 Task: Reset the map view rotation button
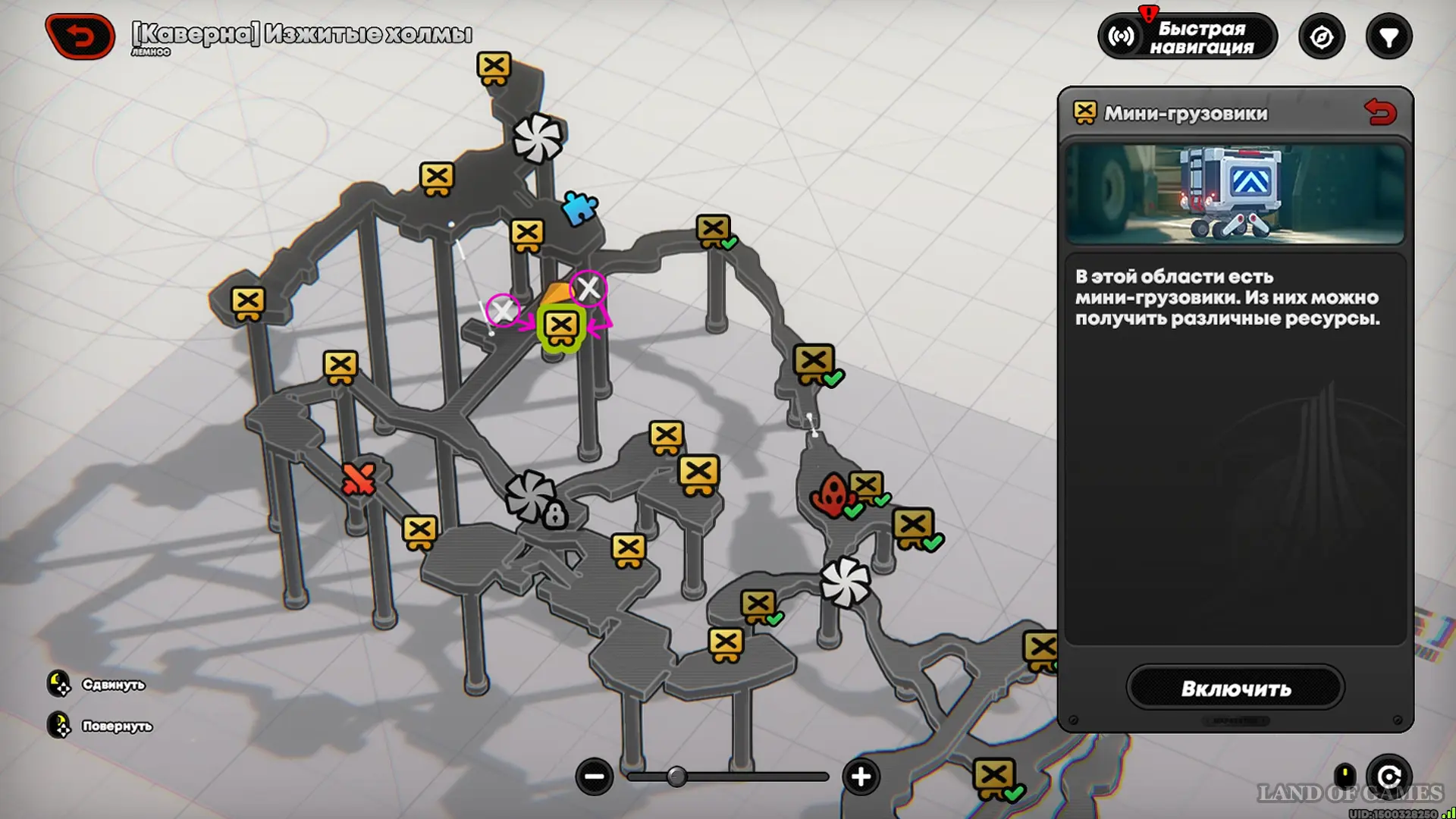(x=1389, y=777)
